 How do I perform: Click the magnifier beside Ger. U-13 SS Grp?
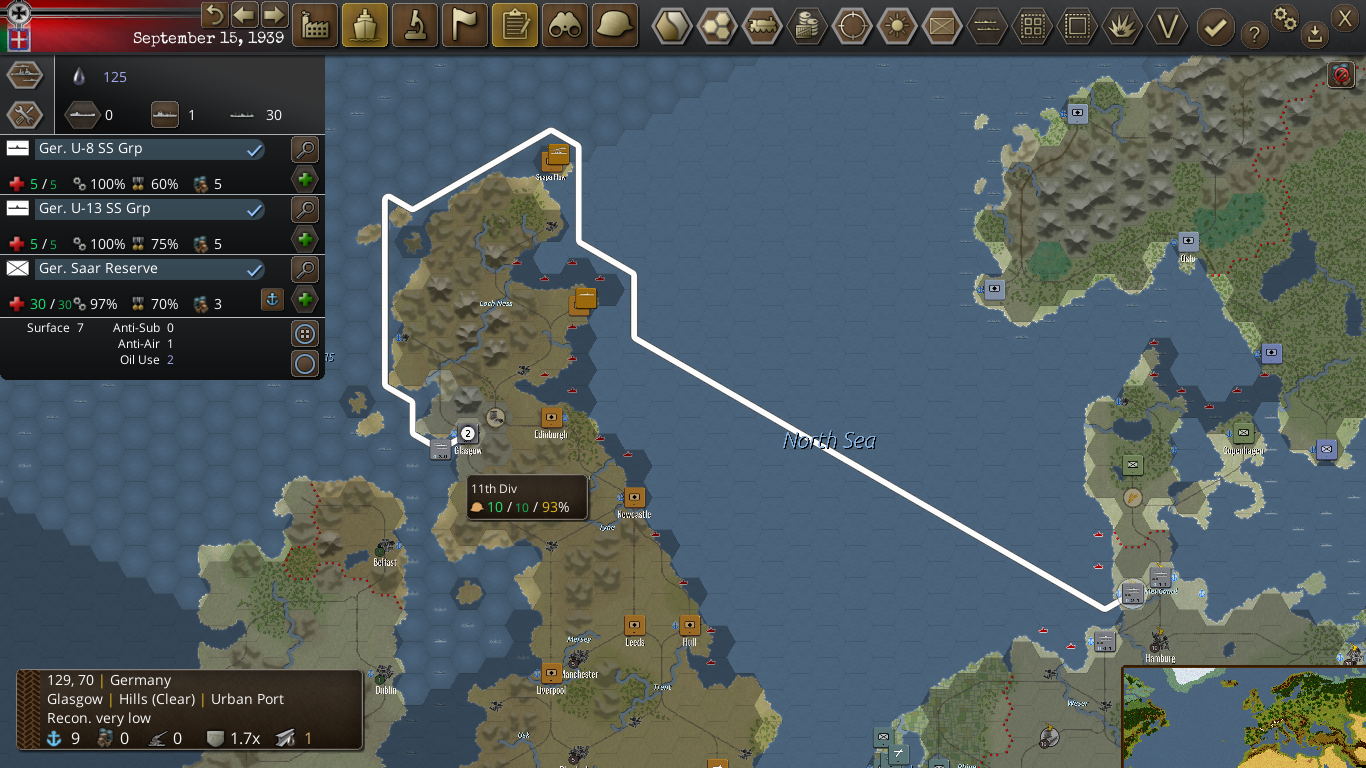coord(305,210)
